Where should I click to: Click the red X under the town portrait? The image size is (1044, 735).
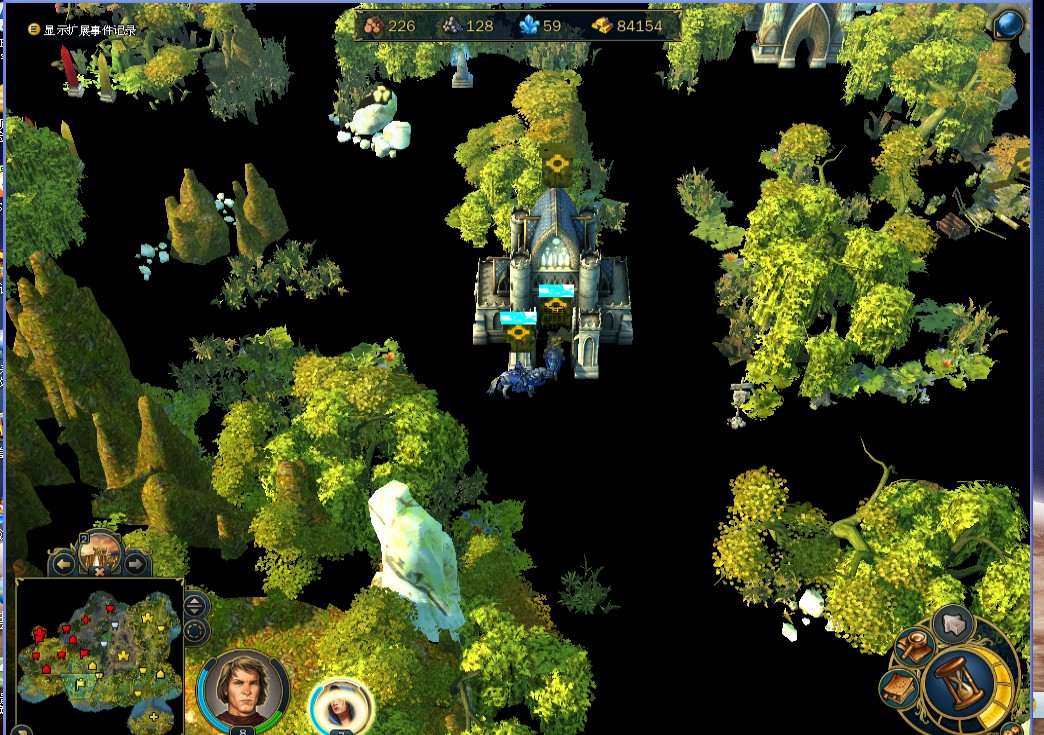coord(99,572)
